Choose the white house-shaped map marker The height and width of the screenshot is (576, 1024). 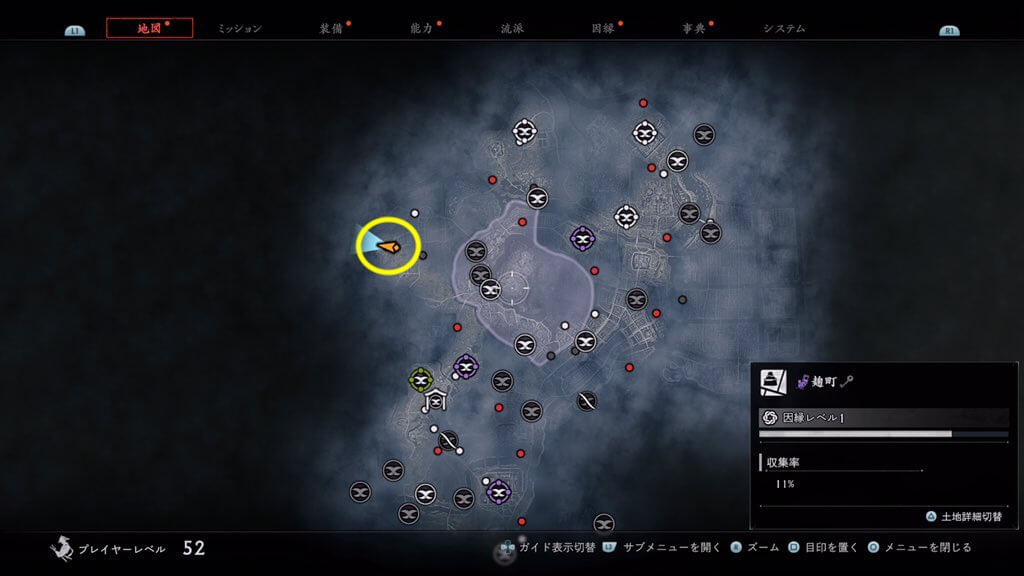pos(436,402)
